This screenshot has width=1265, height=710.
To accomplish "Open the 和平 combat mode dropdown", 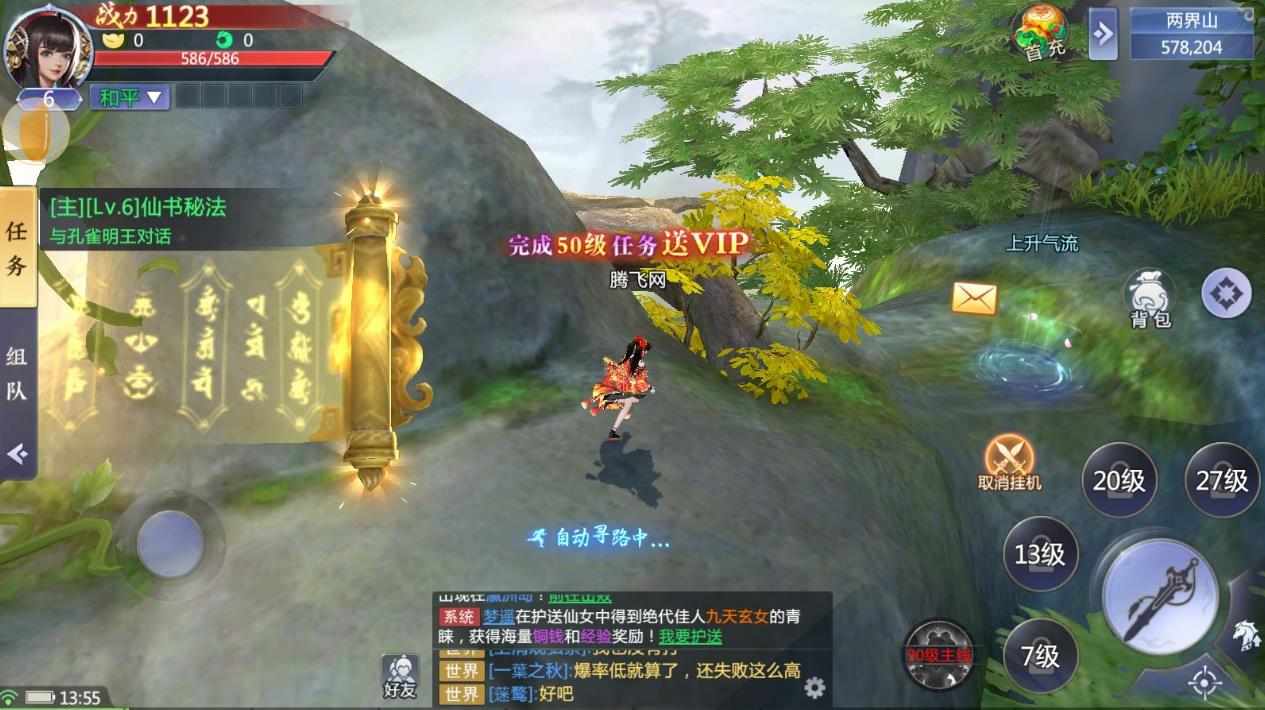I will 129,97.
